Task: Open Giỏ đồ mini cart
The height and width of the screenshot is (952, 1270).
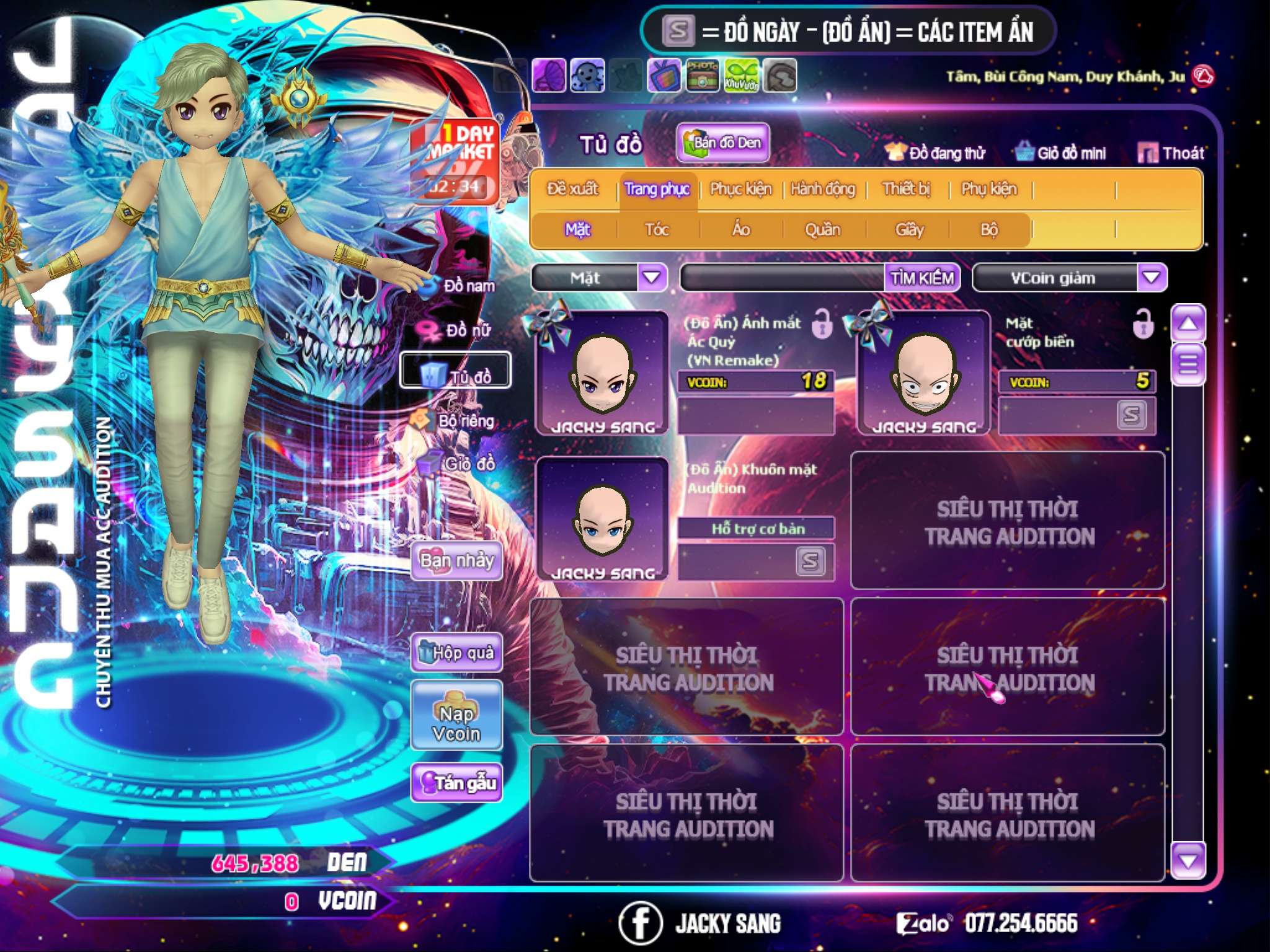Action: tap(1061, 153)
